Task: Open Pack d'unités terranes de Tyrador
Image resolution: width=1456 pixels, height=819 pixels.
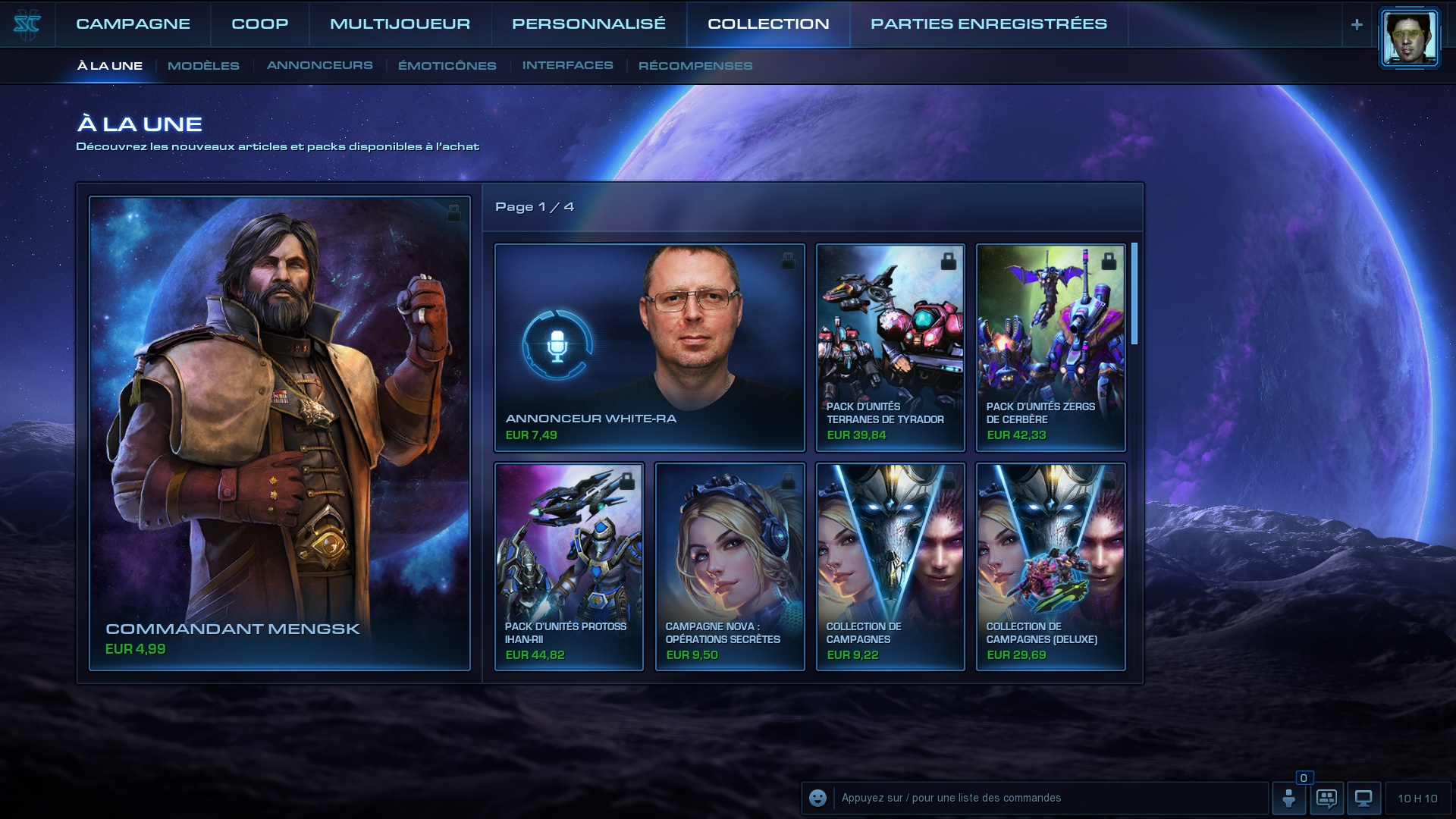Action: coord(890,347)
